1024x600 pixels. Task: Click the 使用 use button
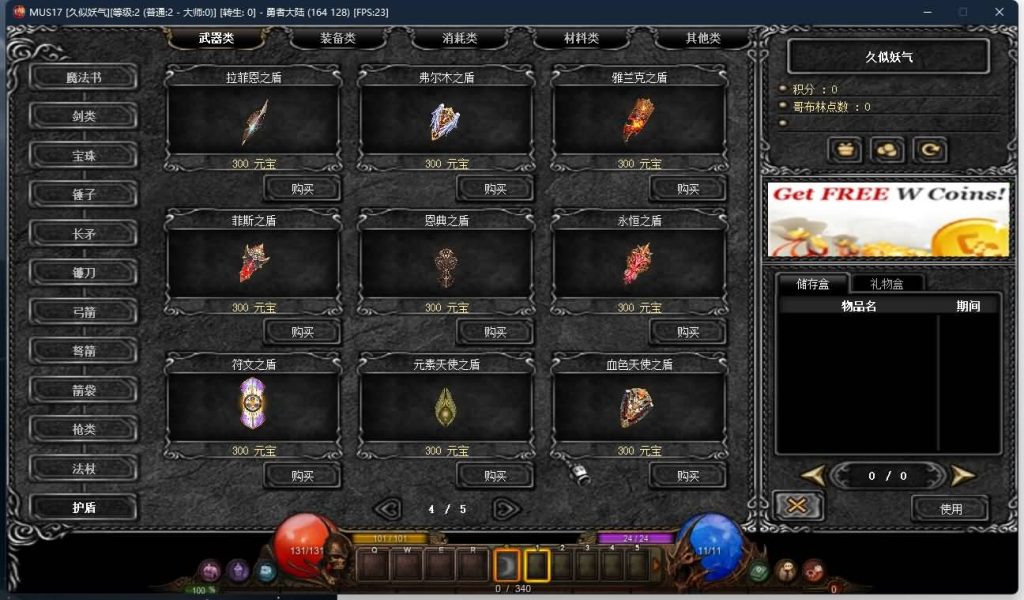(950, 508)
